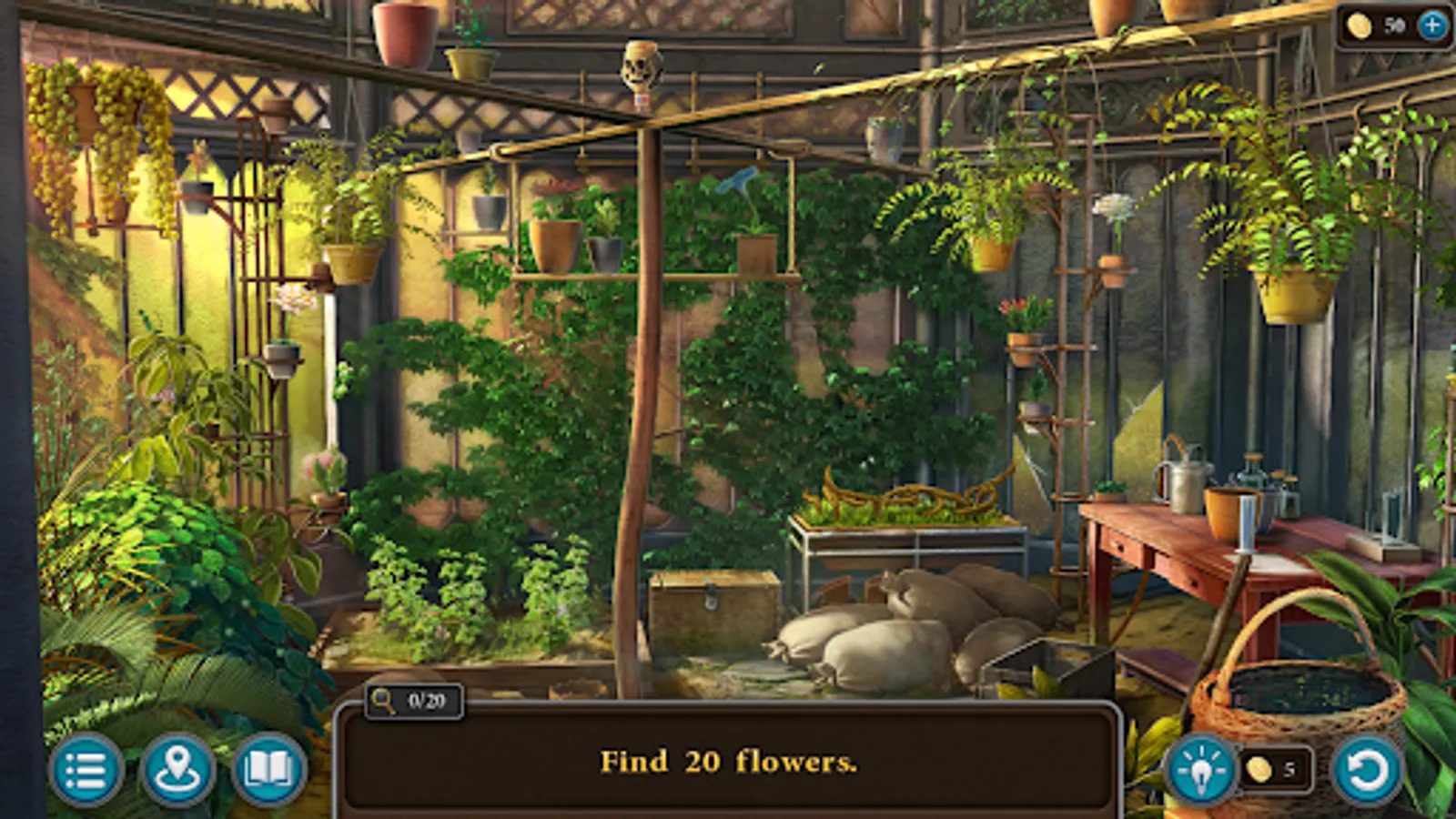Click the Find 20 flowers task banner

point(728,764)
